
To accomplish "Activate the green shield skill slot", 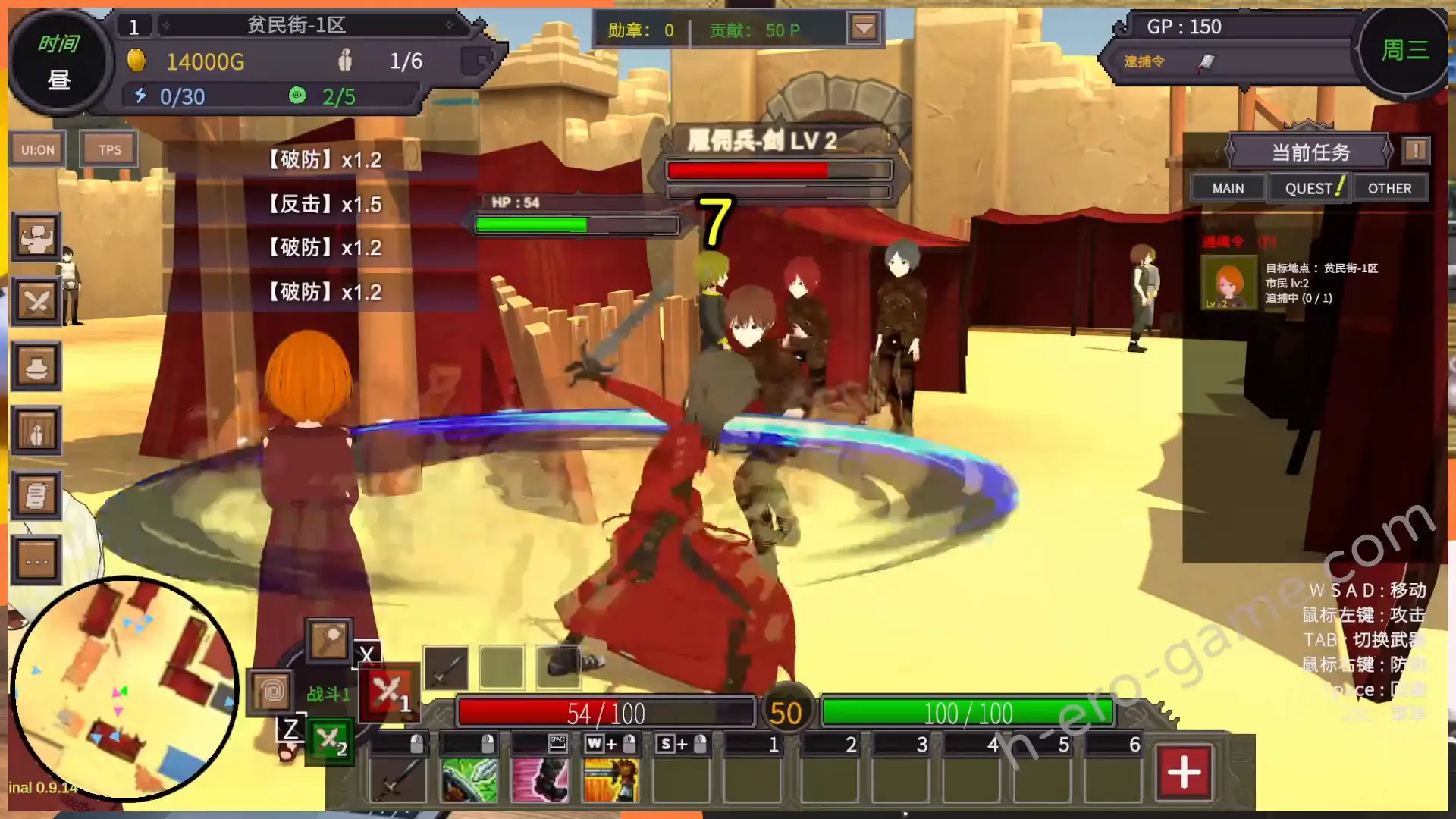I will point(469,779).
